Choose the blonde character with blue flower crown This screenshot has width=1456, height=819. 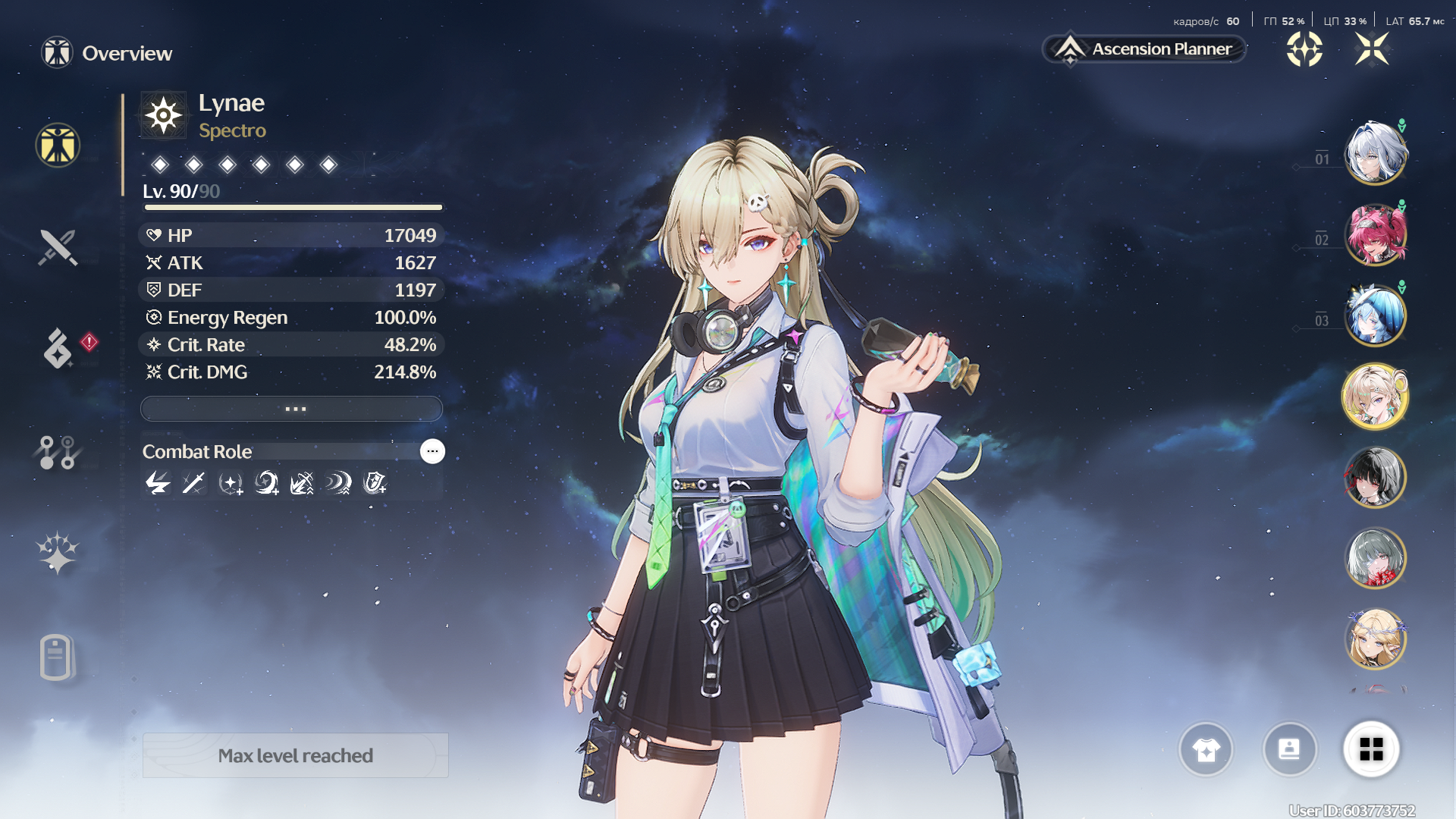pos(1375,639)
